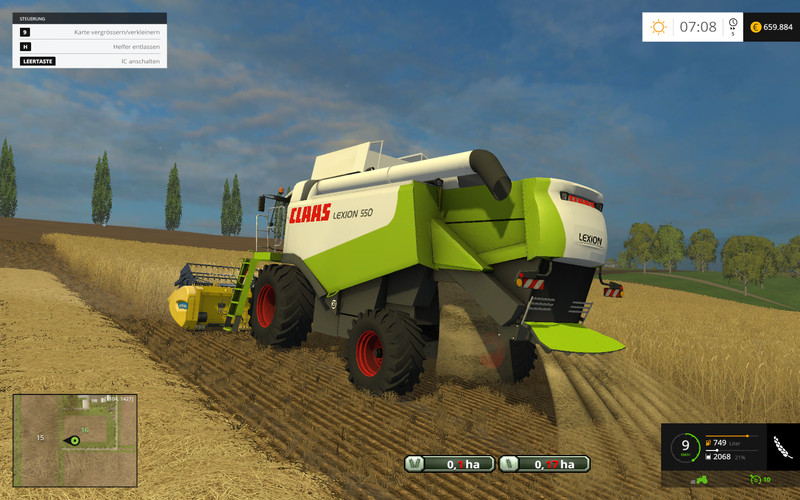800x500 pixels.
Task: Click the orange fuel pump icon
Action: pos(710,442)
